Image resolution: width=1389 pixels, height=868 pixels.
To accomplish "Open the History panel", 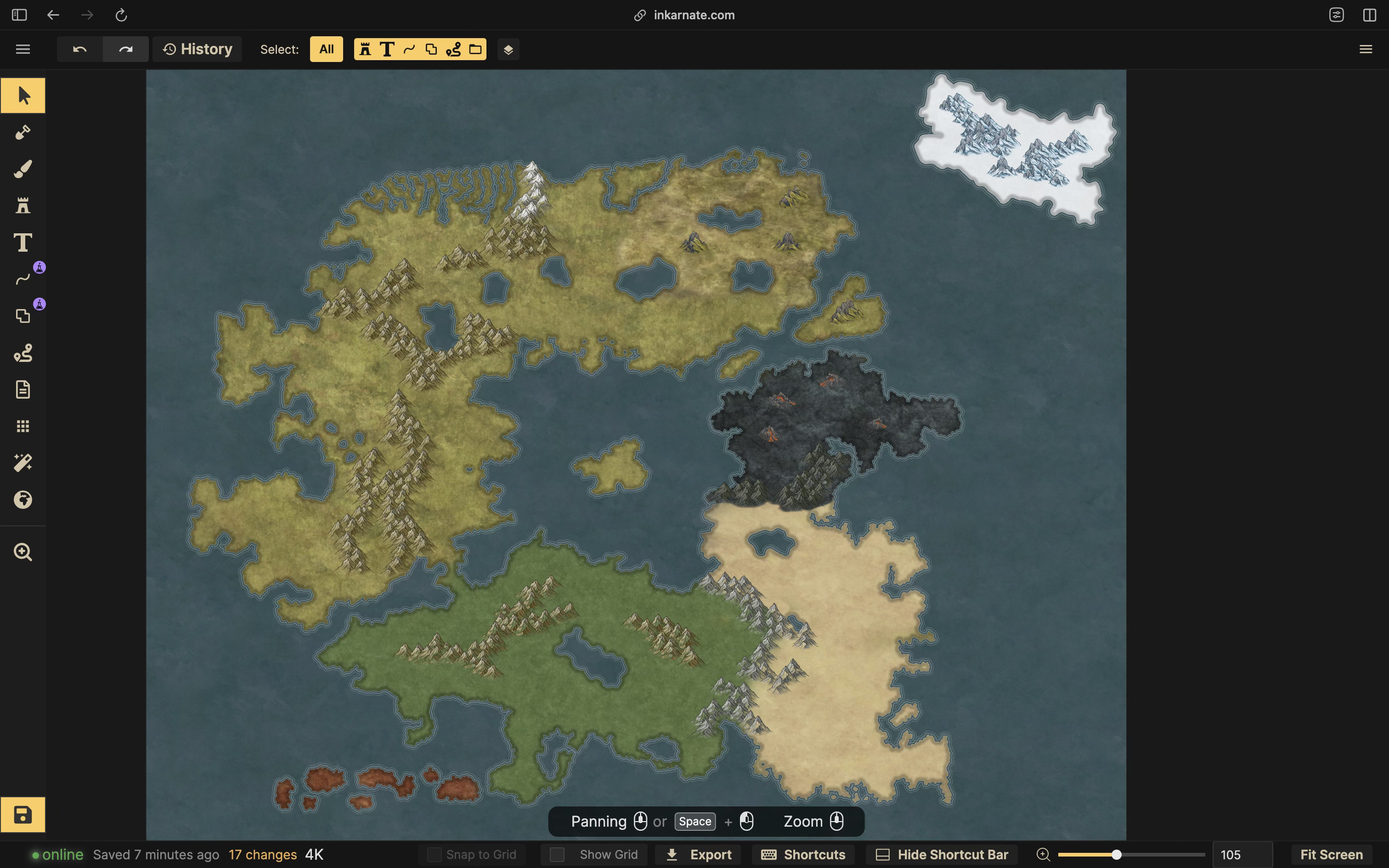I will click(x=197, y=49).
